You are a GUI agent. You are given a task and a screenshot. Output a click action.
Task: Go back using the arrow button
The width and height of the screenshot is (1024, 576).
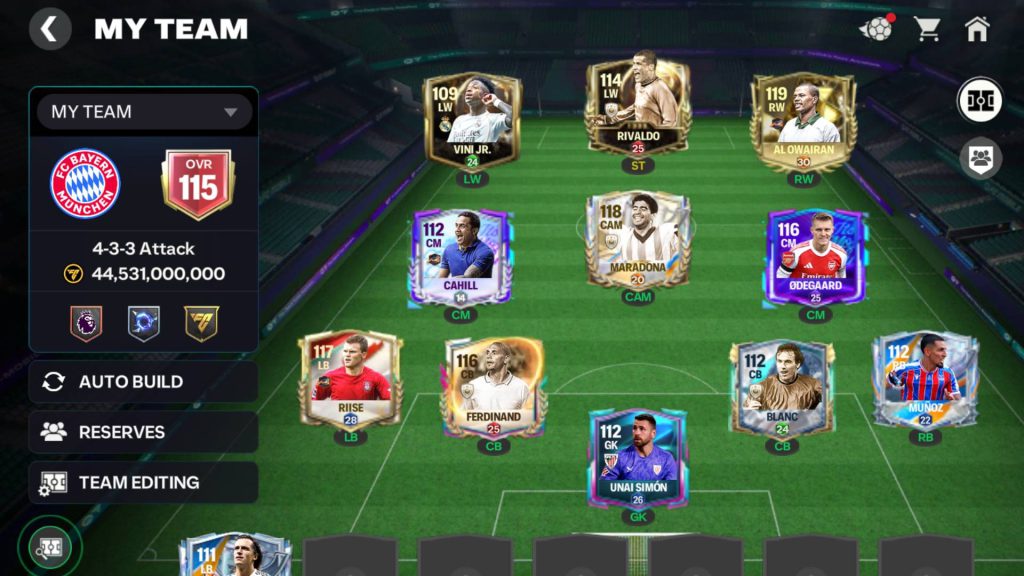(50, 29)
